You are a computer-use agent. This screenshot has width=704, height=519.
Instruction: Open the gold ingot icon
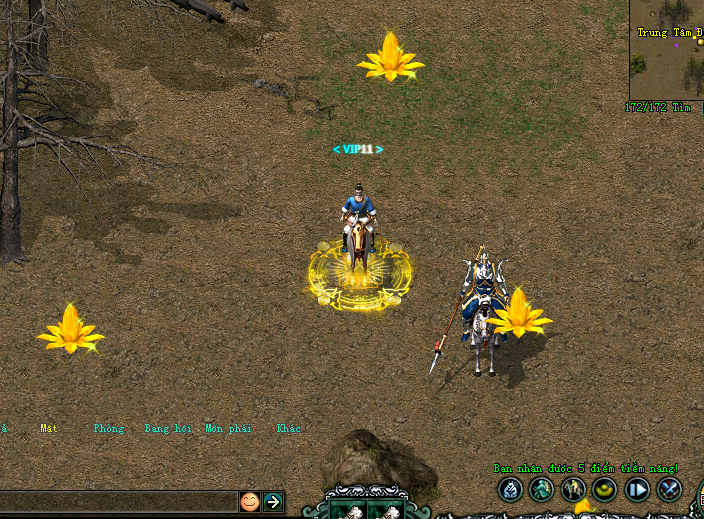[605, 490]
